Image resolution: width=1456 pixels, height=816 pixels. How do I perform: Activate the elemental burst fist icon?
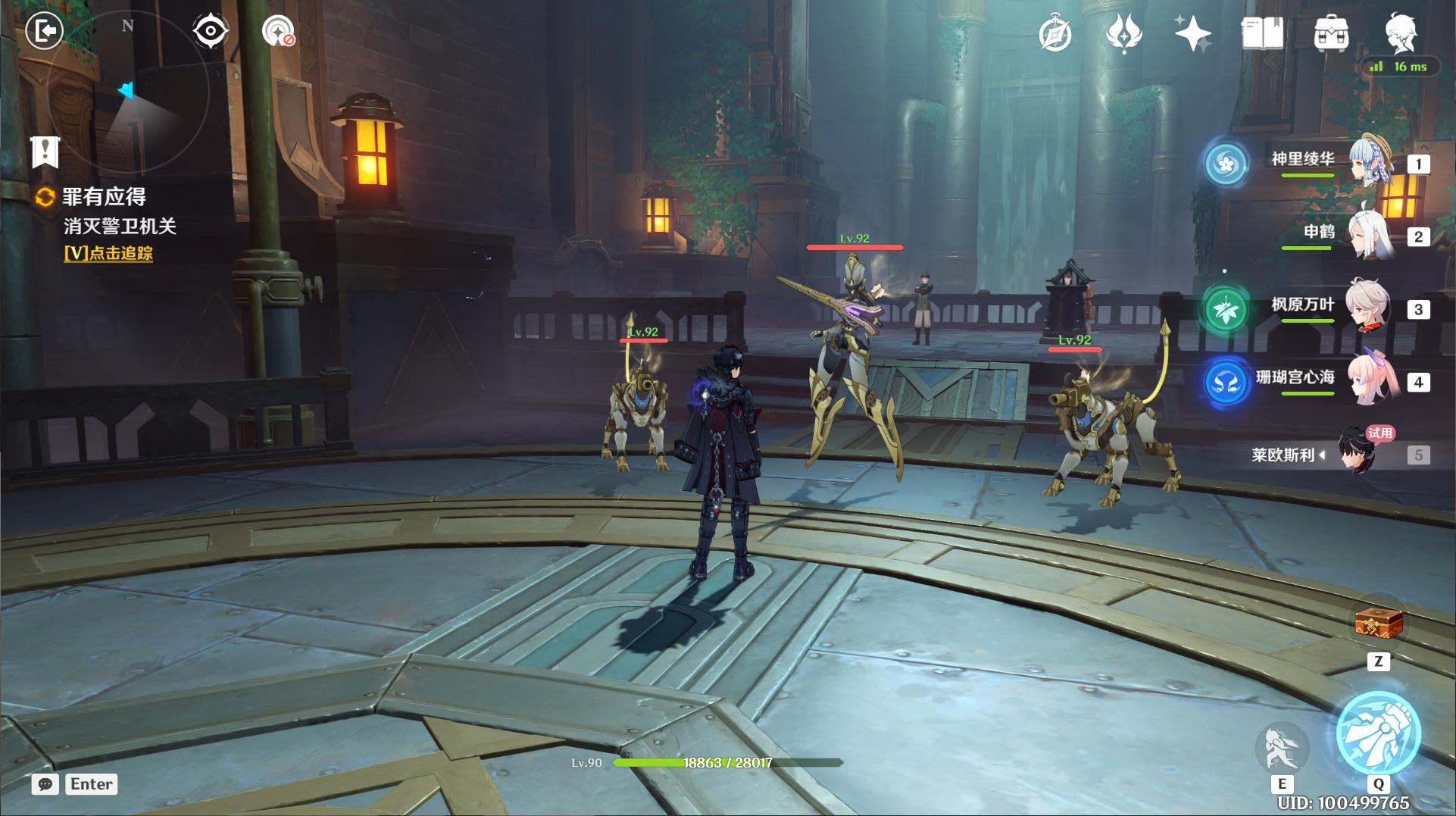[1378, 733]
